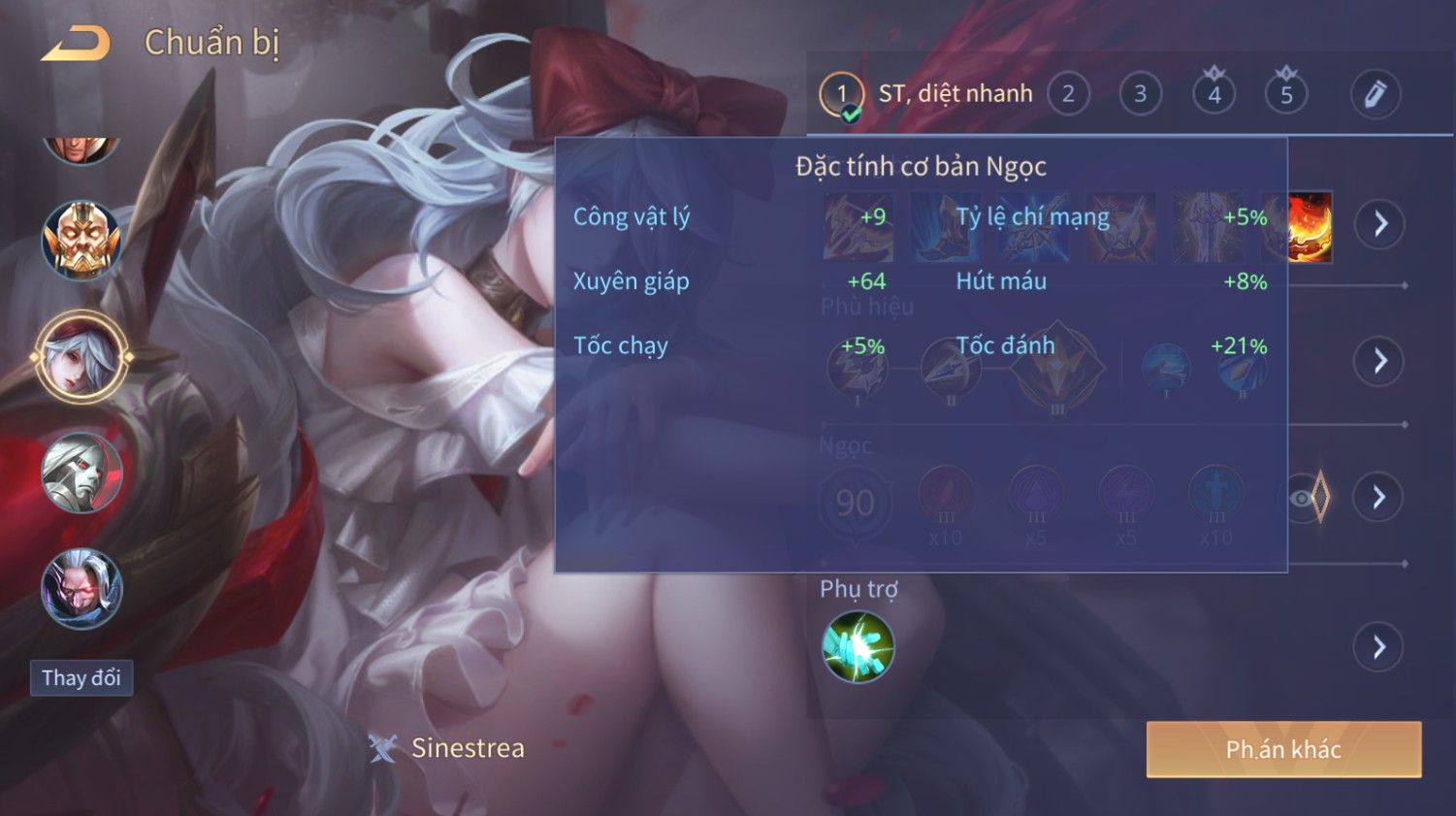The width and height of the screenshot is (1456, 816).
Task: Go back using the return arrow
Action: (76, 44)
